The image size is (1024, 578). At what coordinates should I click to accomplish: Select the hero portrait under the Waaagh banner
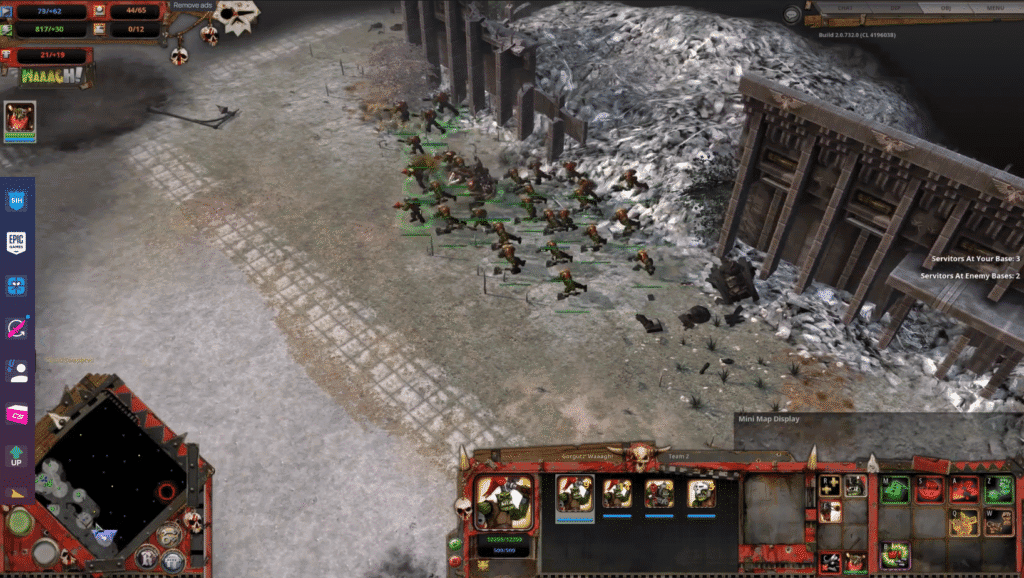tap(20, 121)
